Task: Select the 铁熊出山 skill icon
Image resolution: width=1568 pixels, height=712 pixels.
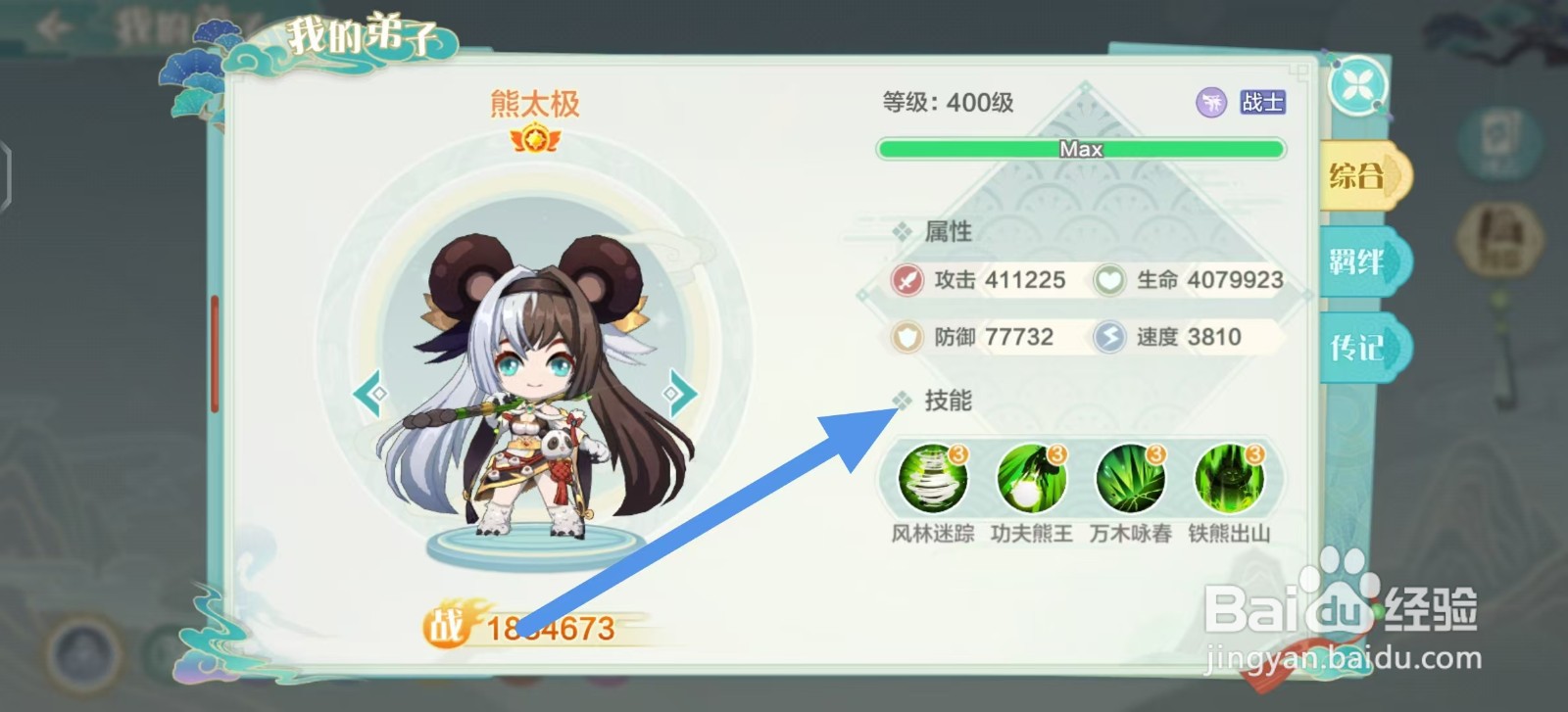Action: coord(1229,478)
